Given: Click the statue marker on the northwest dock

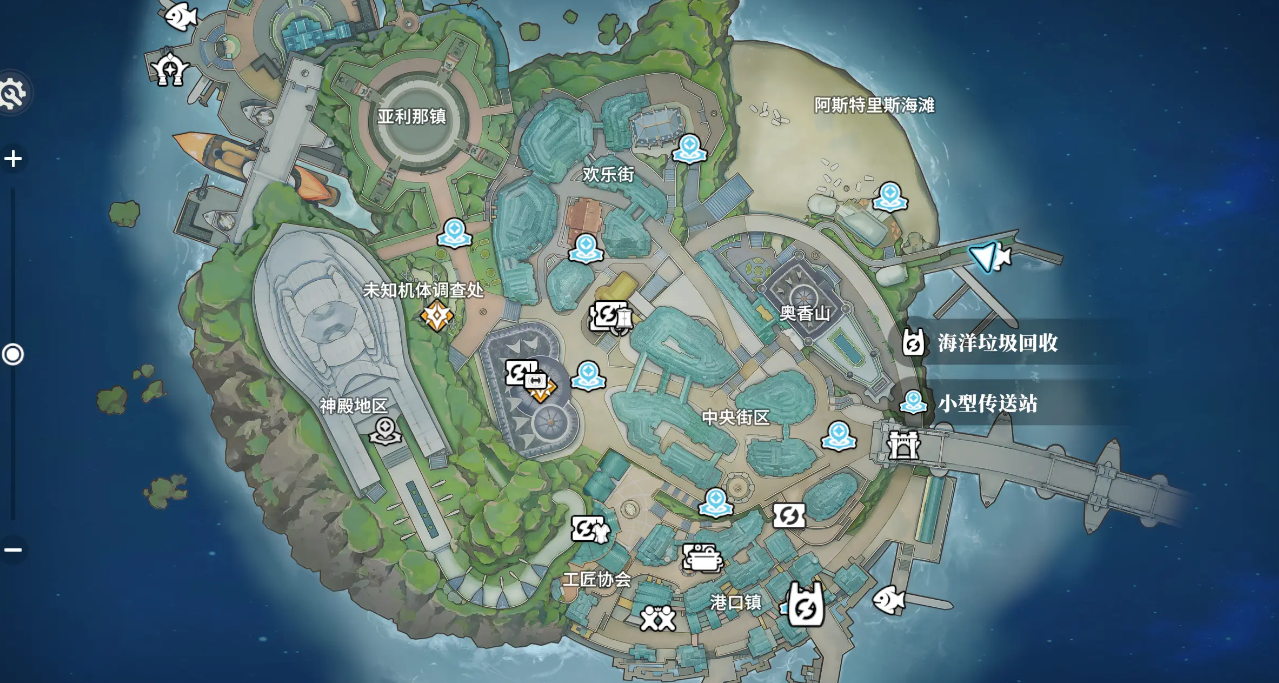Looking at the screenshot, I should (x=171, y=69).
